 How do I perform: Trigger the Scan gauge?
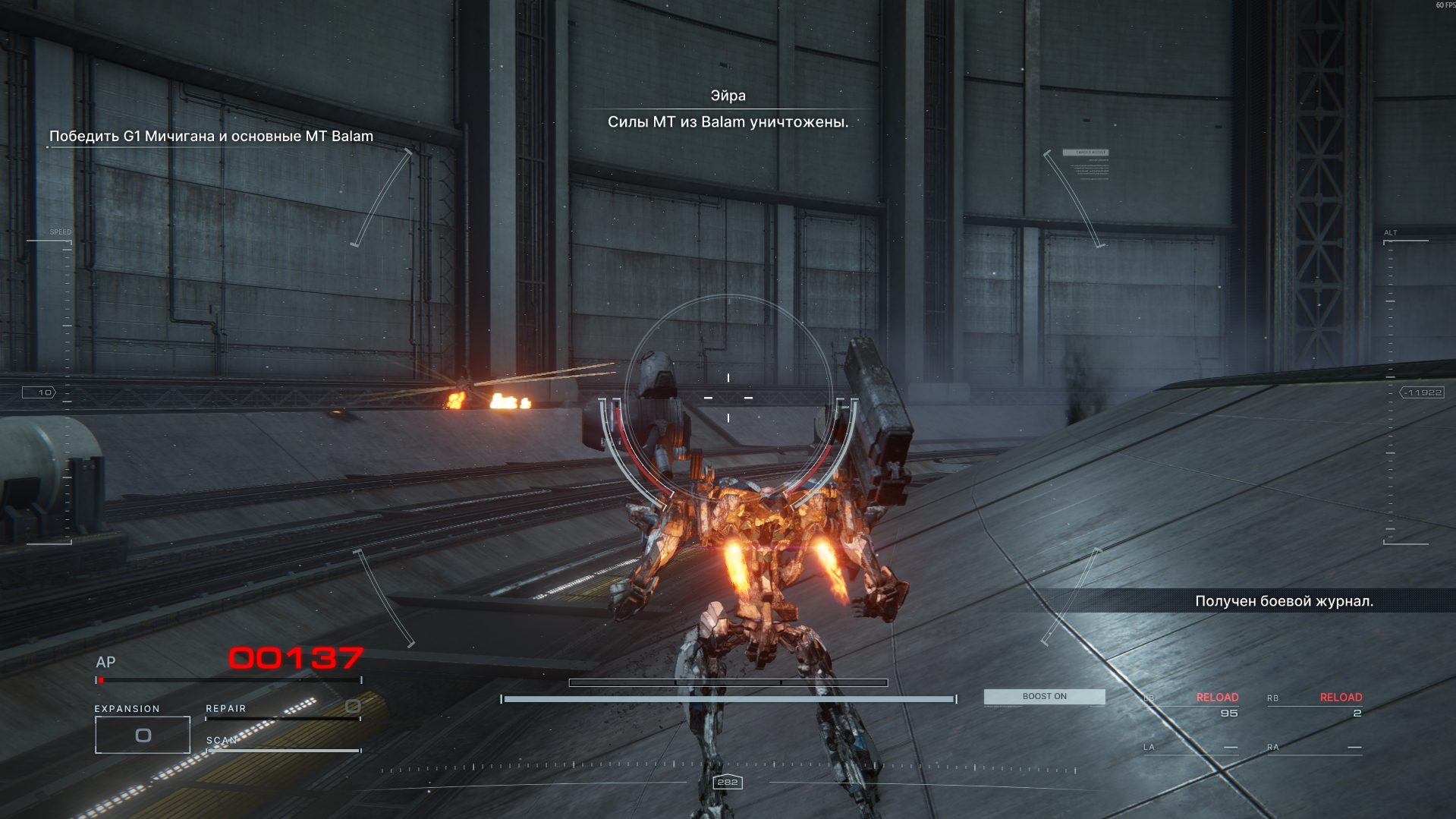pos(283,743)
